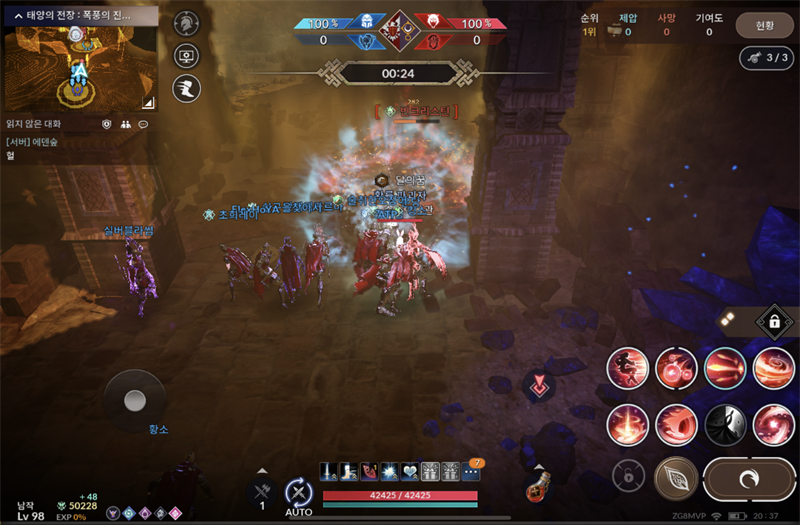Viewport: 800px width, 525px height.
Task: Toggle the padlock screen lock button
Action: 775,321
